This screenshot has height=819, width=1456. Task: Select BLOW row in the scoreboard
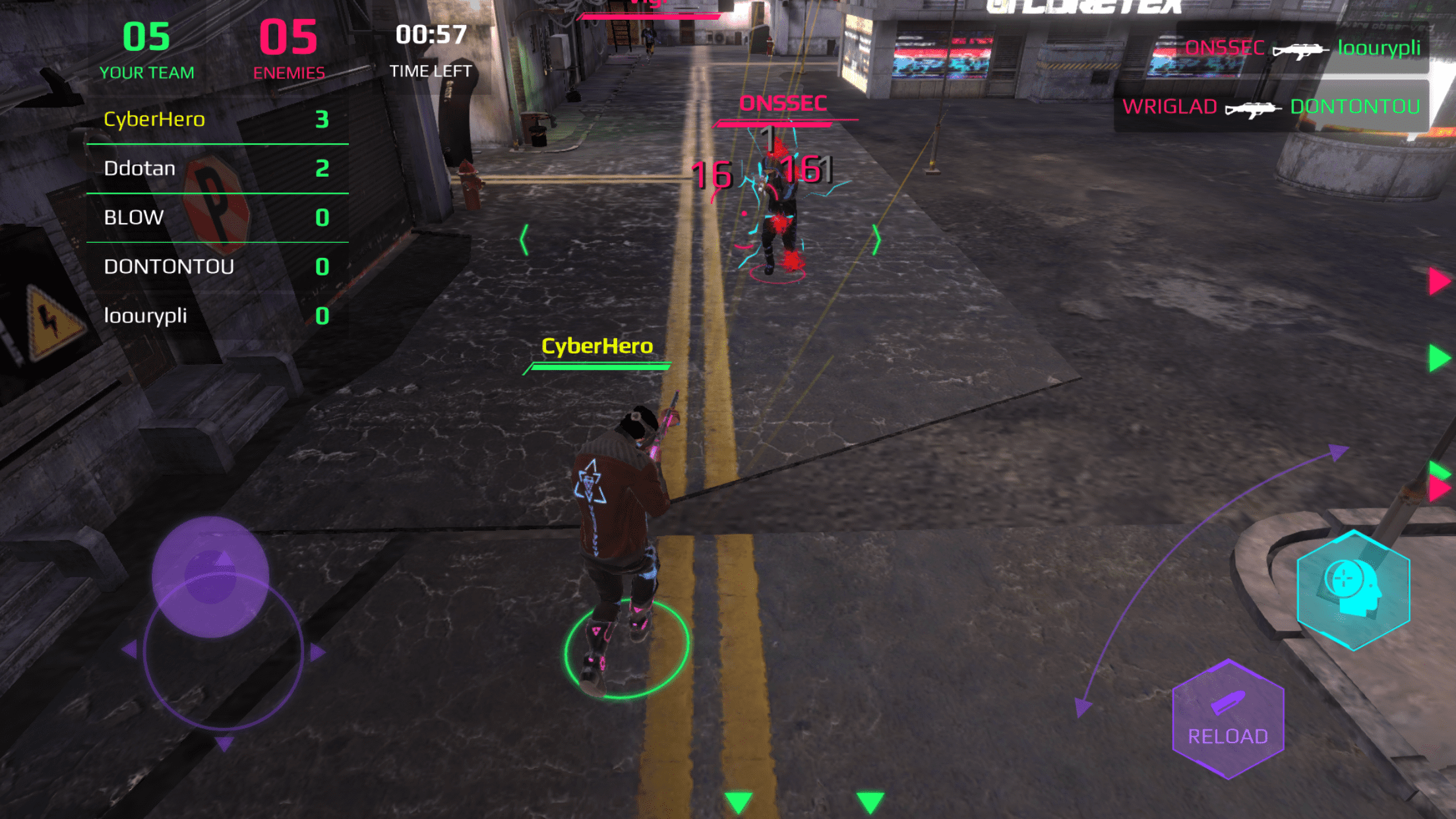click(216, 218)
